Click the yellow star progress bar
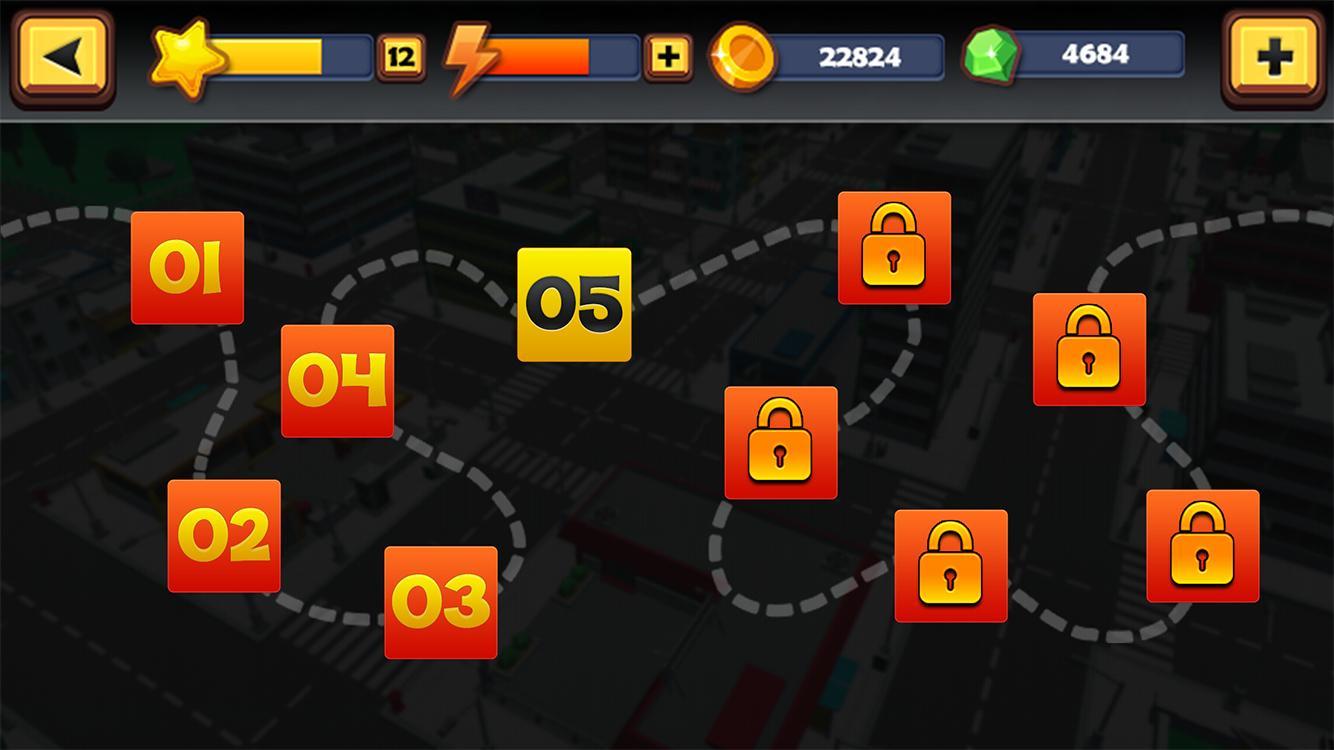Viewport: 1334px width, 750px height. 290,56
